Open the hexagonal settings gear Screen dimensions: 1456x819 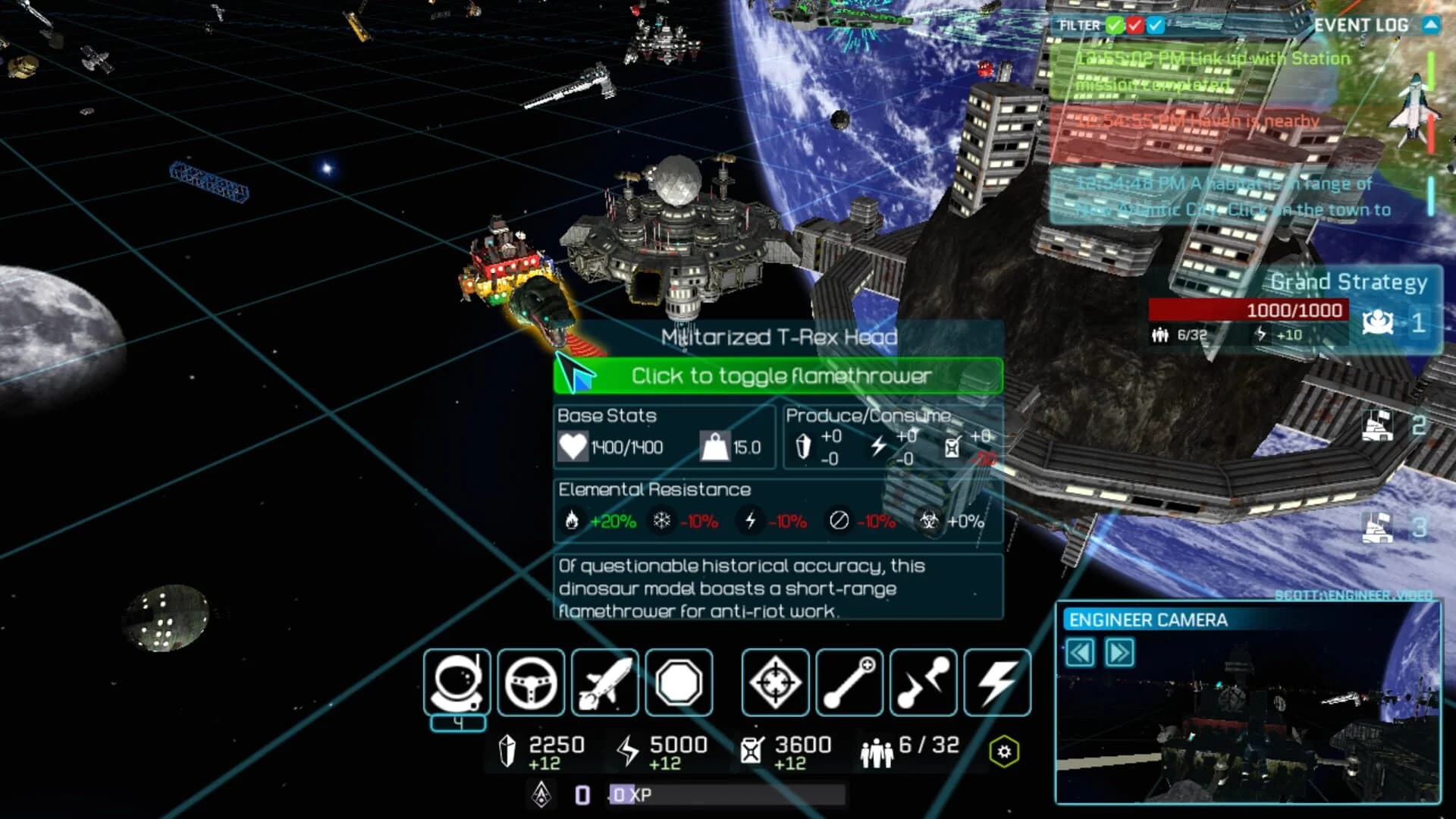pos(1006,752)
